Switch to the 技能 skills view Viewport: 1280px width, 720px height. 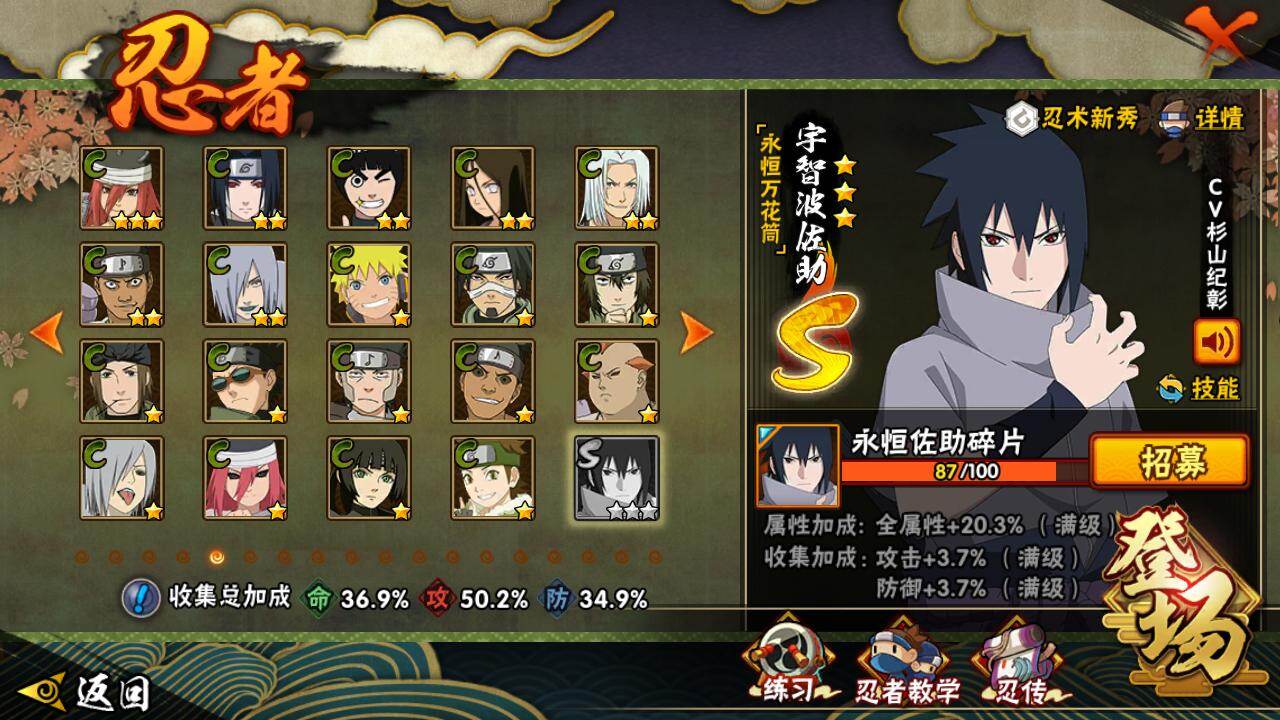[x=1198, y=388]
